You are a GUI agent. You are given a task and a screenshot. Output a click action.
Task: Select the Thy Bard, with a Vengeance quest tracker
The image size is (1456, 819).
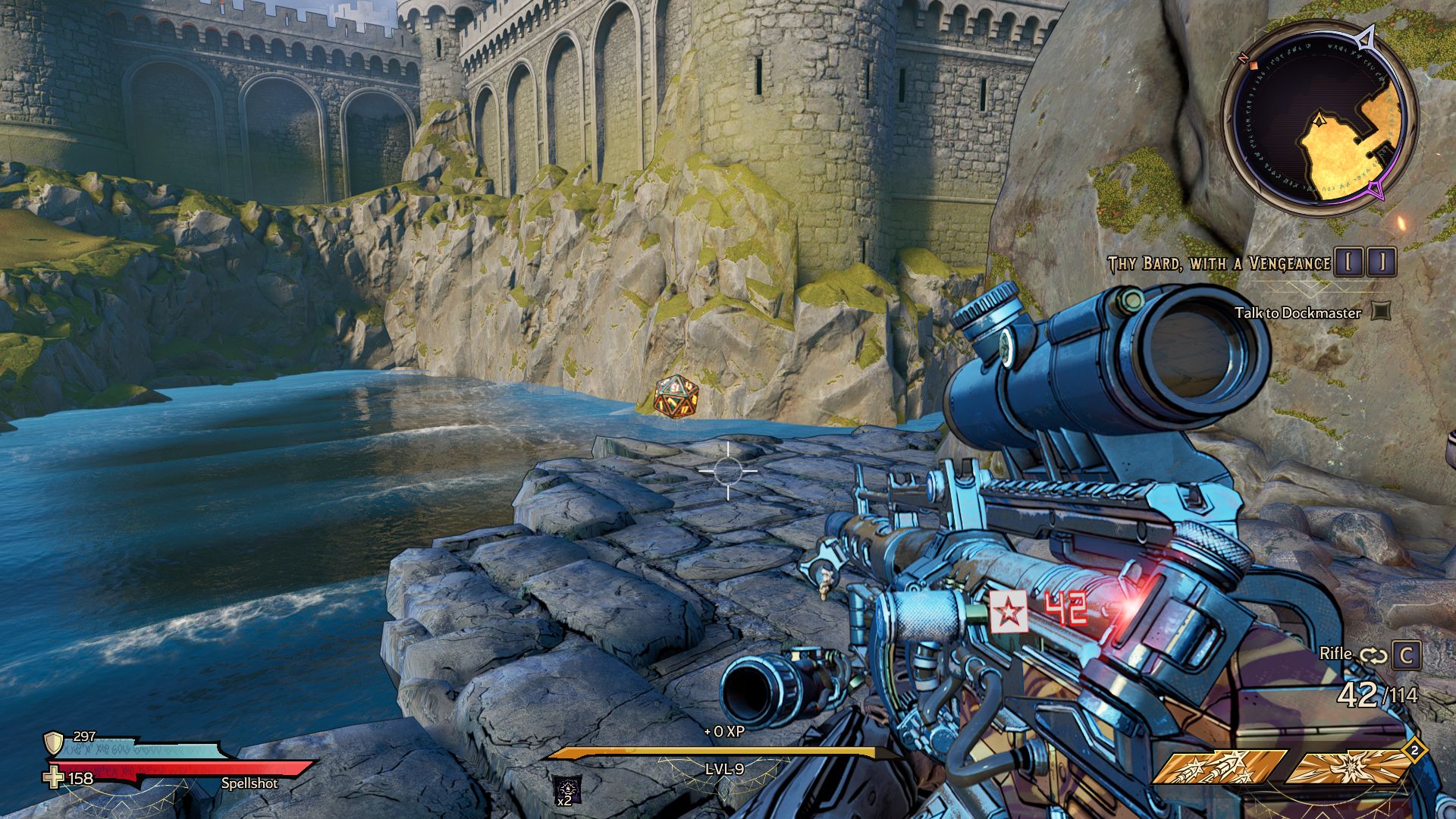click(x=1219, y=263)
